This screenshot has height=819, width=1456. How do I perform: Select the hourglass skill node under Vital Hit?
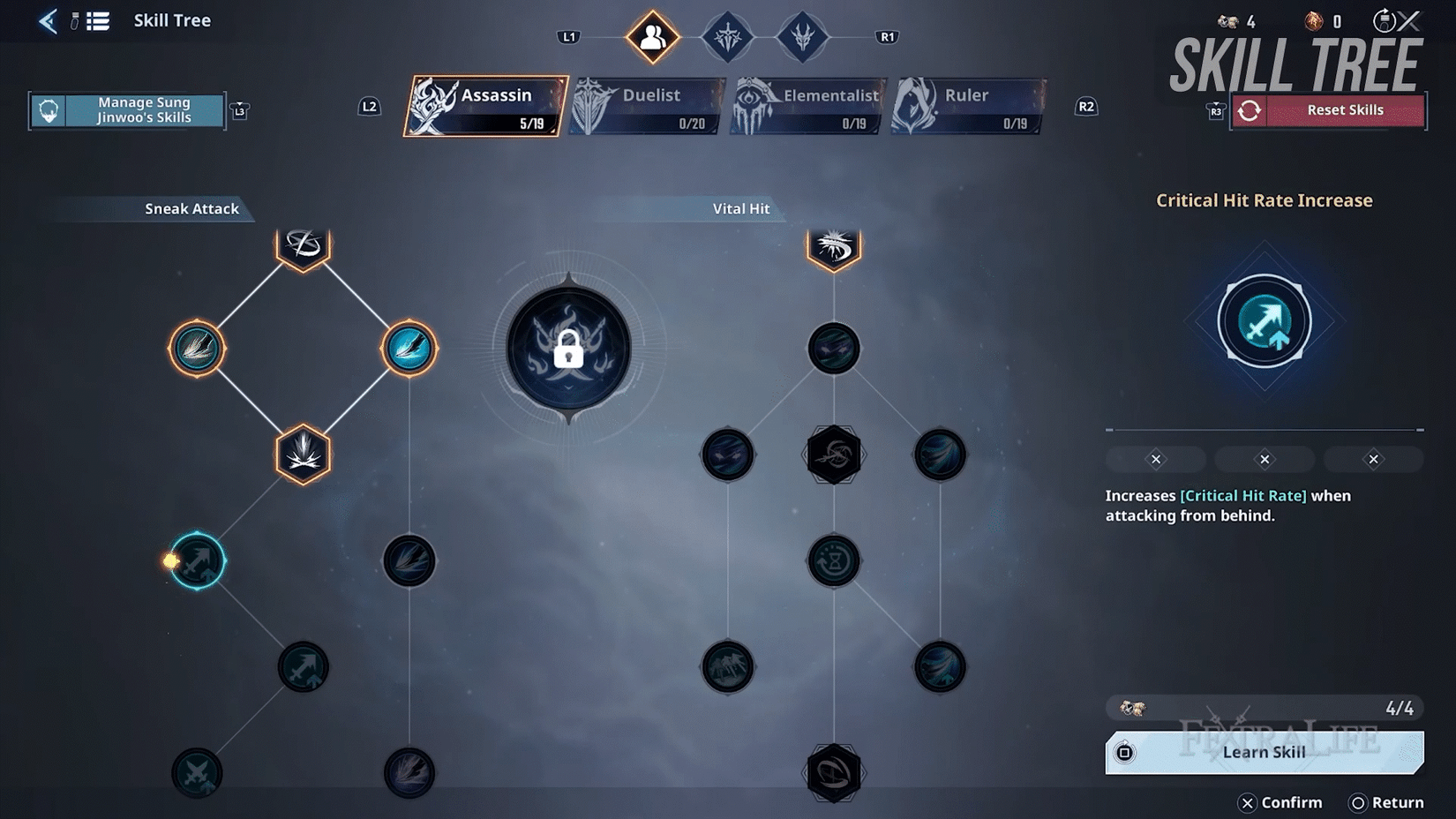pos(832,560)
